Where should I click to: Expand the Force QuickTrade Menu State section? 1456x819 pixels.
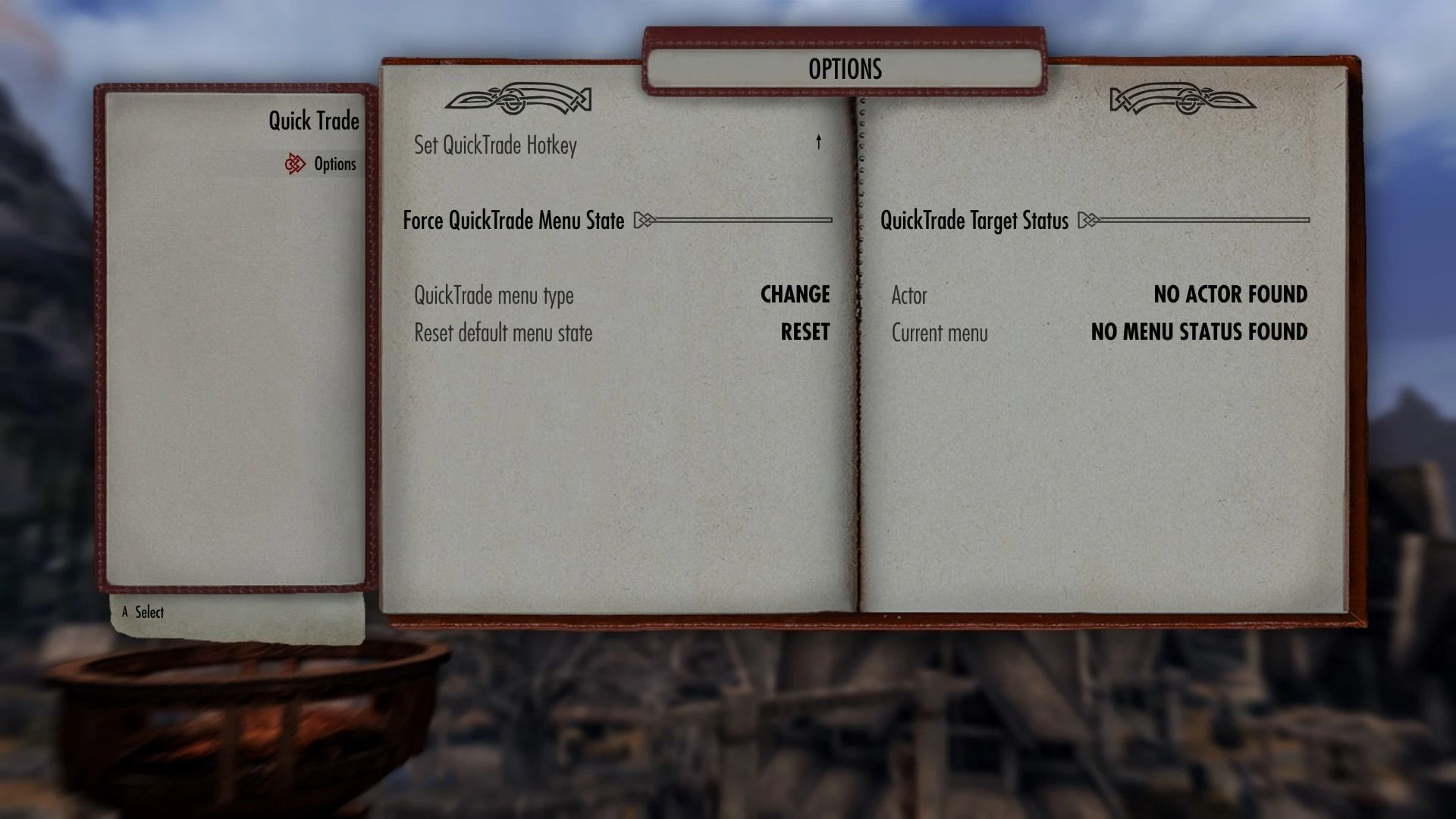(514, 221)
